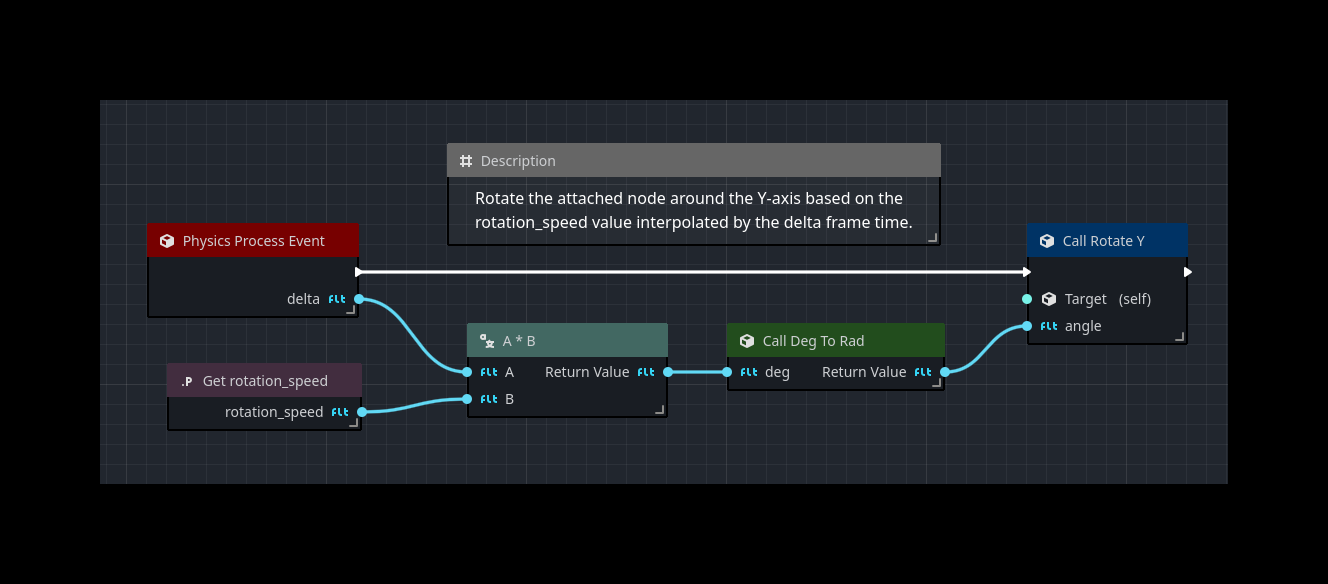Select the A * B multiply node header
Screen dimensions: 1328x584
567,341
